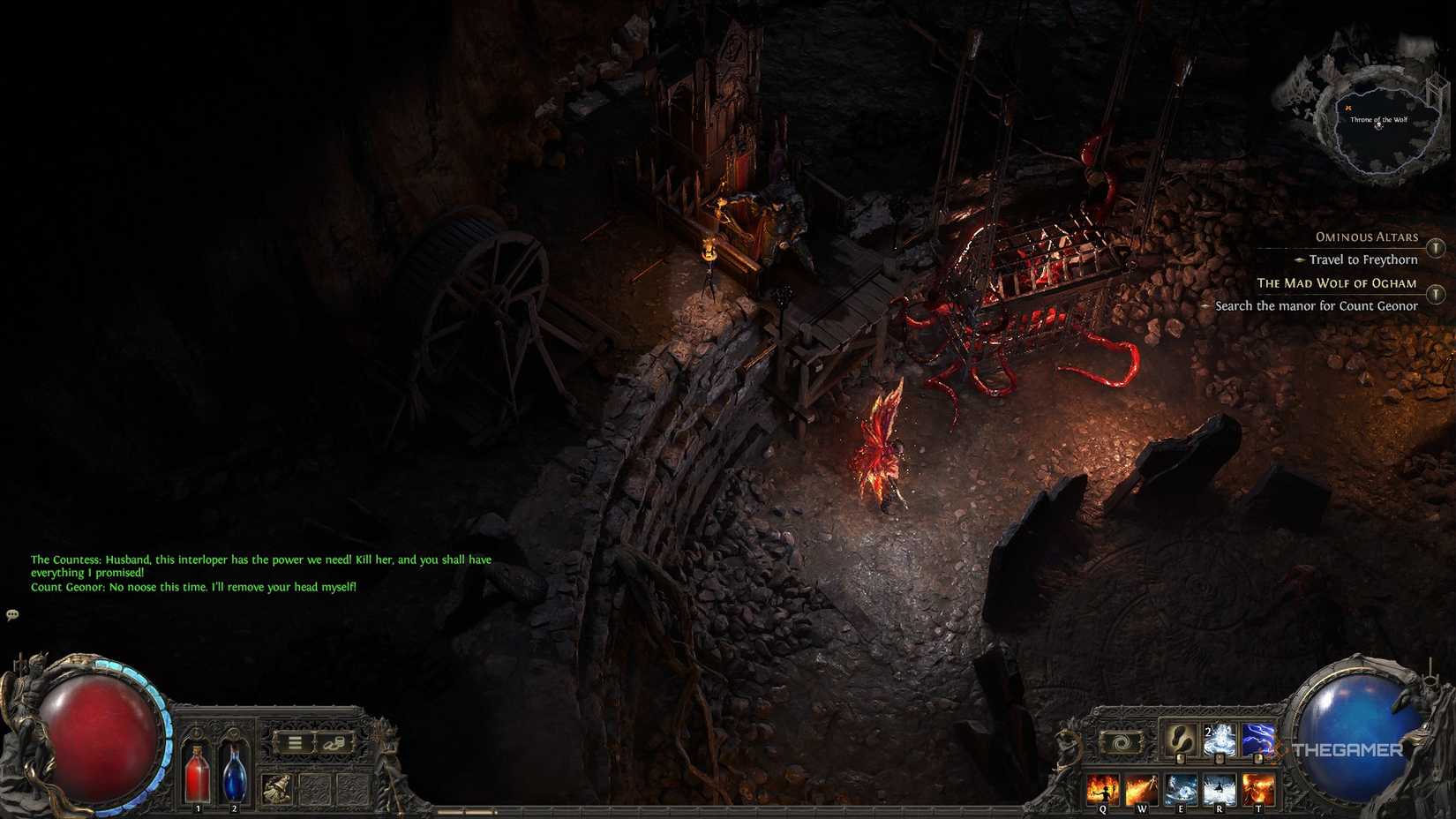The height and width of the screenshot is (819, 1456).
Task: Cast the fire skill bound to Q
Action: 1103,788
